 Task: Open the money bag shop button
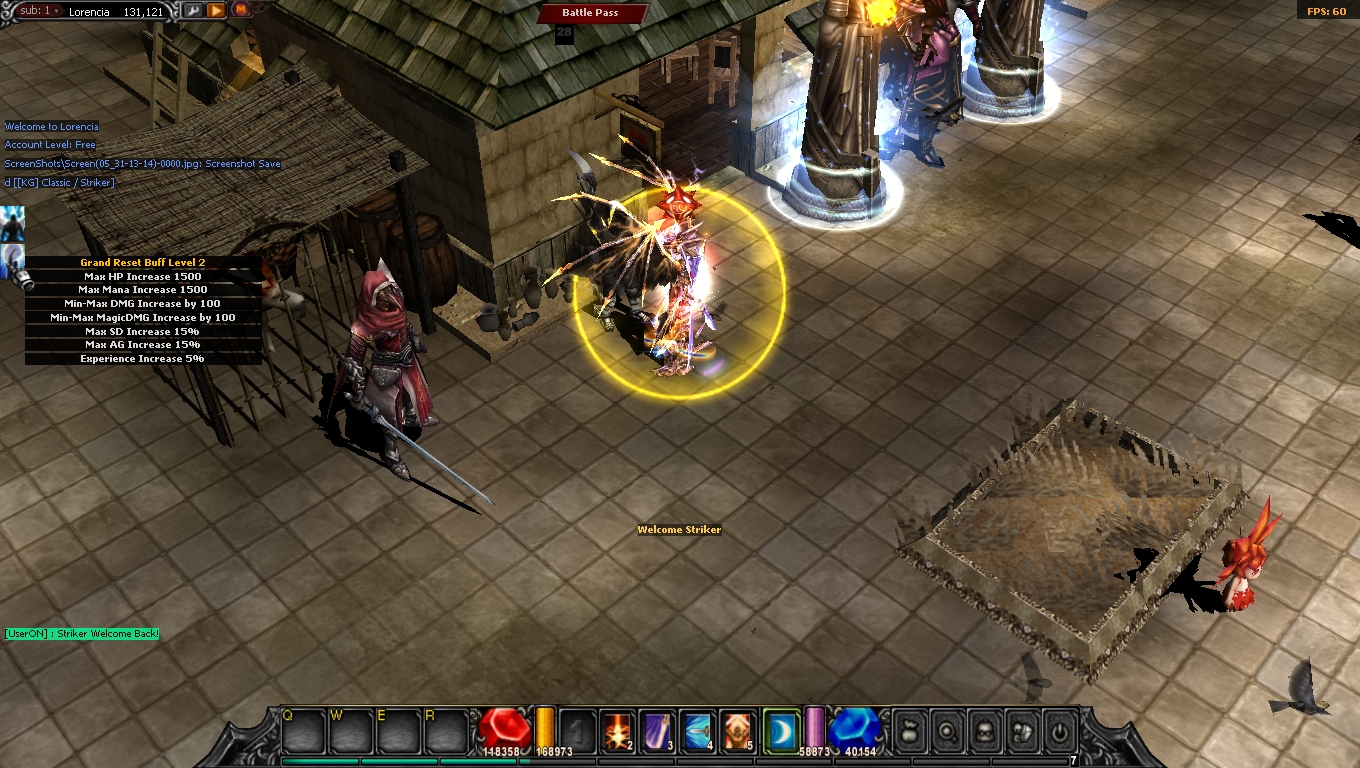(908, 732)
